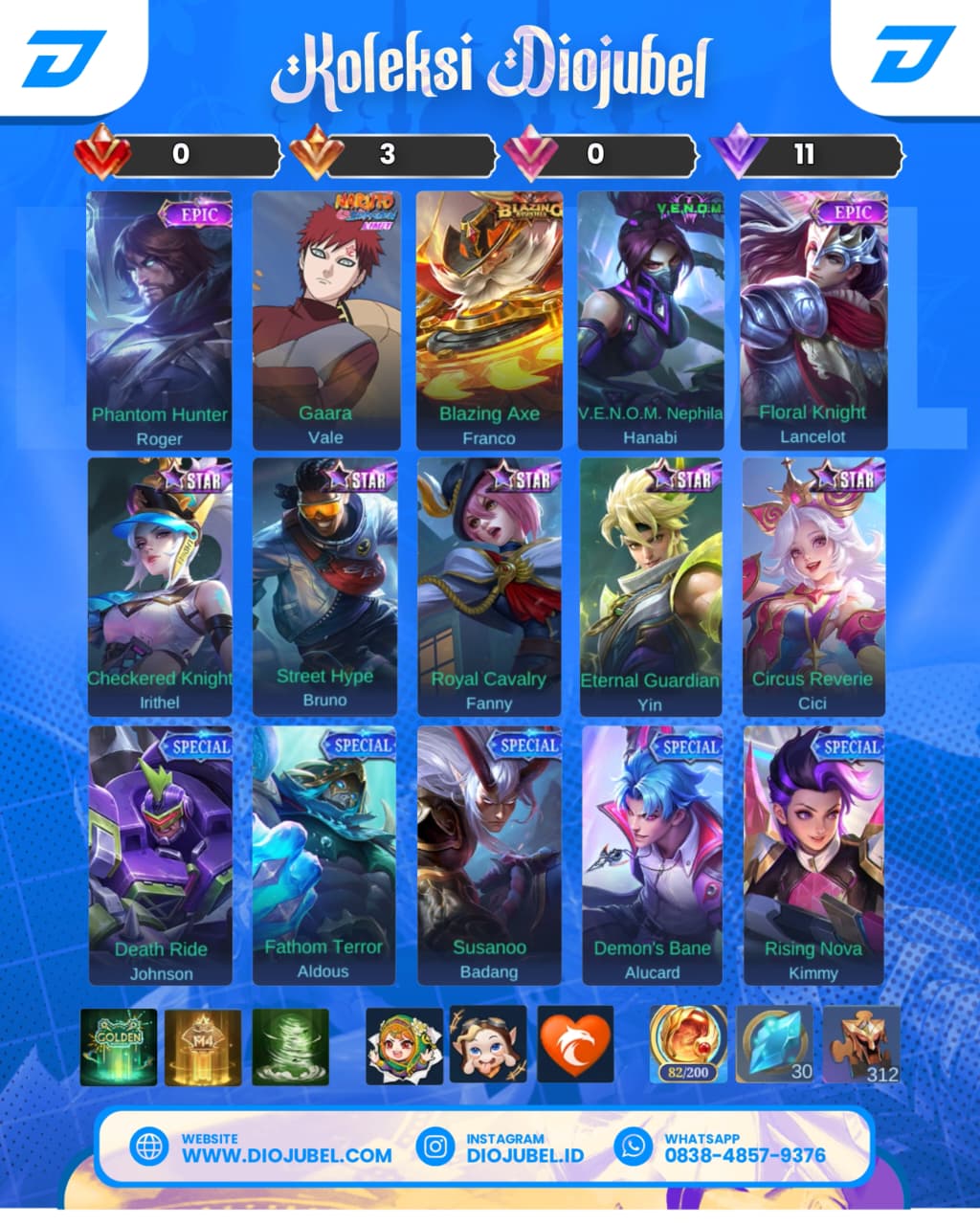The width and height of the screenshot is (980, 1225).
Task: Choose the Royal Cavalry Fanny card
Action: 489,587
